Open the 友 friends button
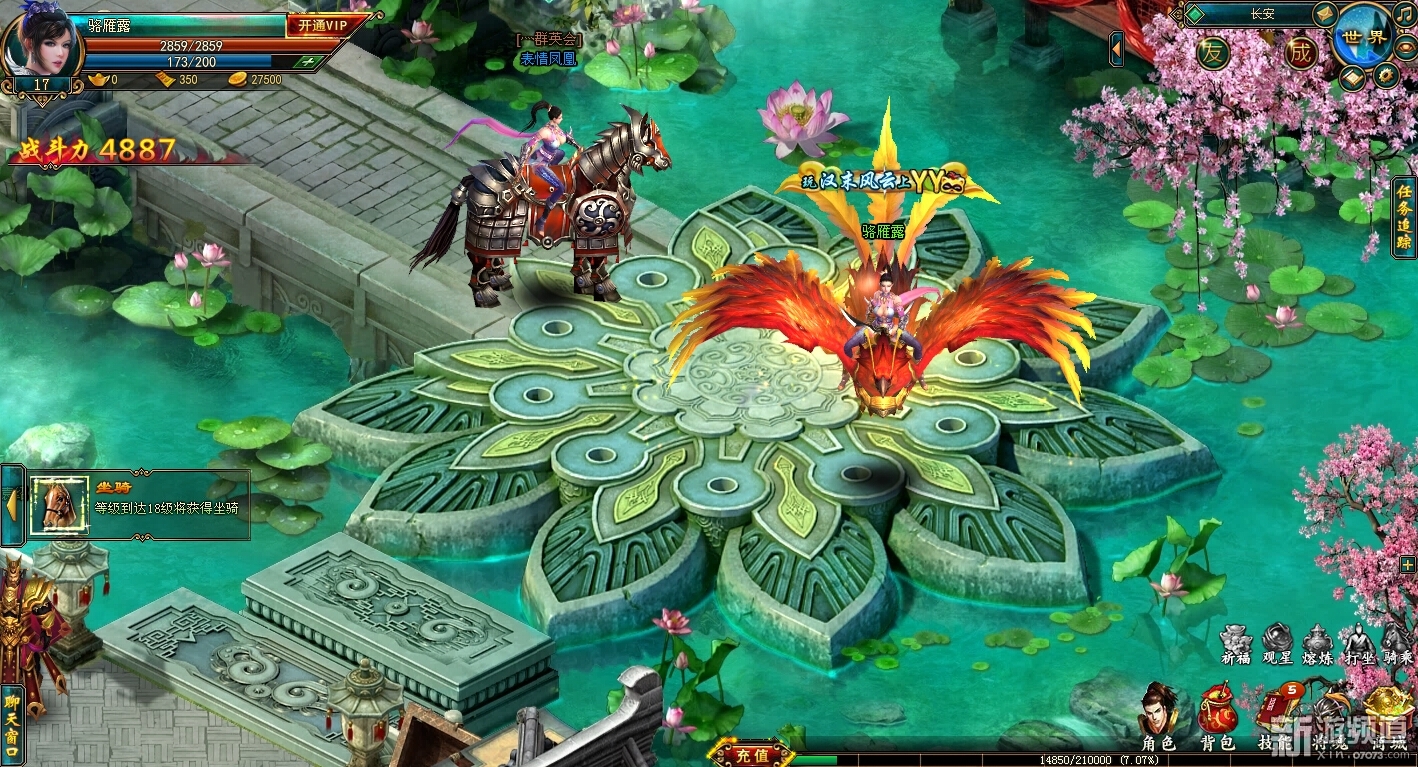This screenshot has width=1418, height=767. [x=1213, y=52]
